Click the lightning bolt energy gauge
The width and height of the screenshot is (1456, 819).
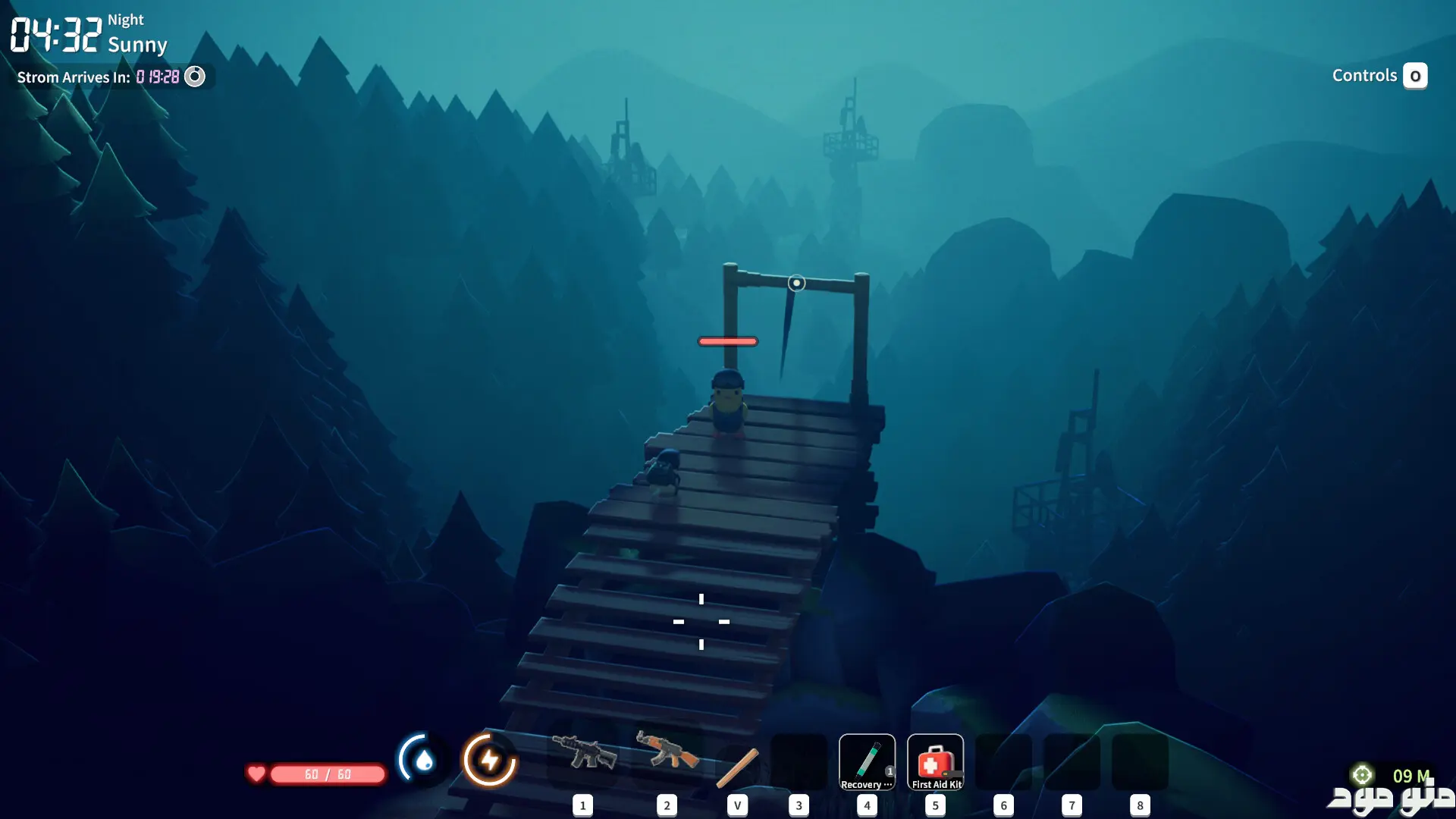click(x=489, y=759)
